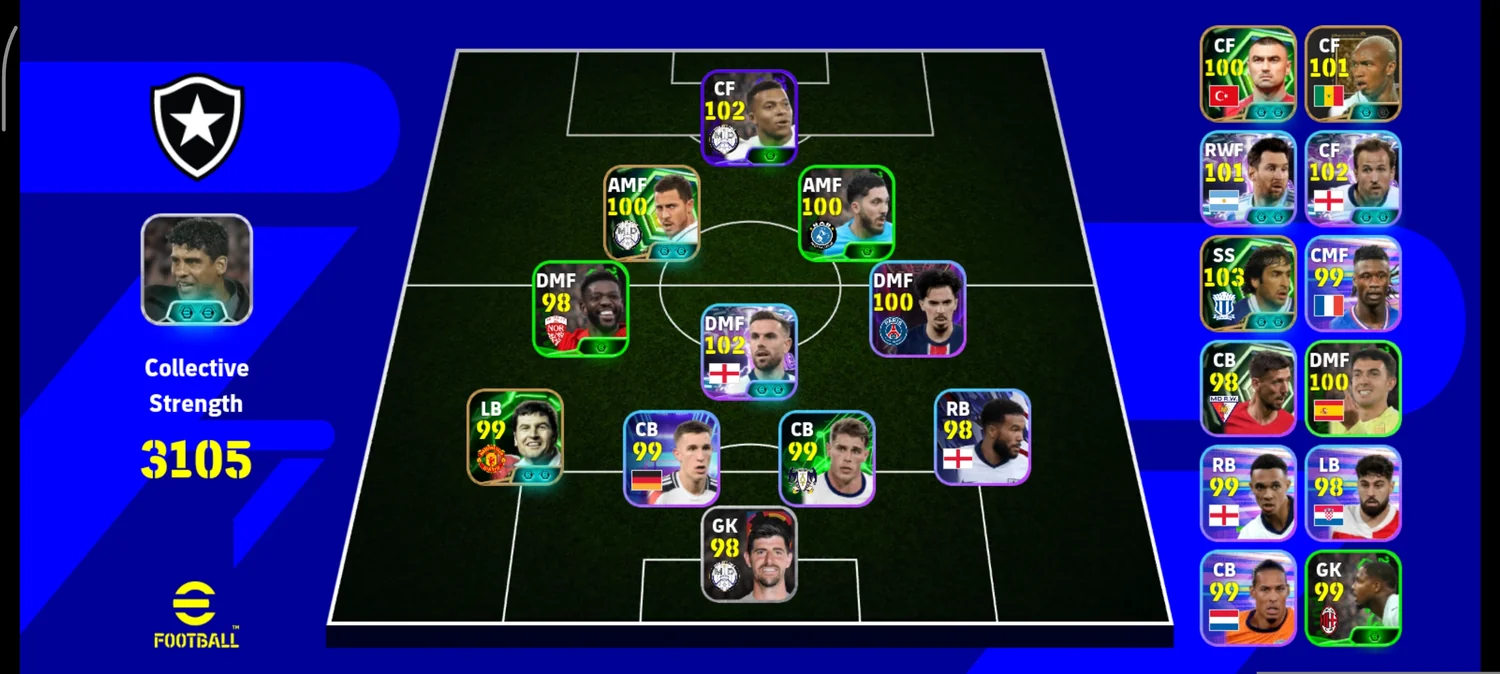Select the SS 103 substitute card
The height and width of the screenshot is (674, 1500).
click(x=1248, y=284)
